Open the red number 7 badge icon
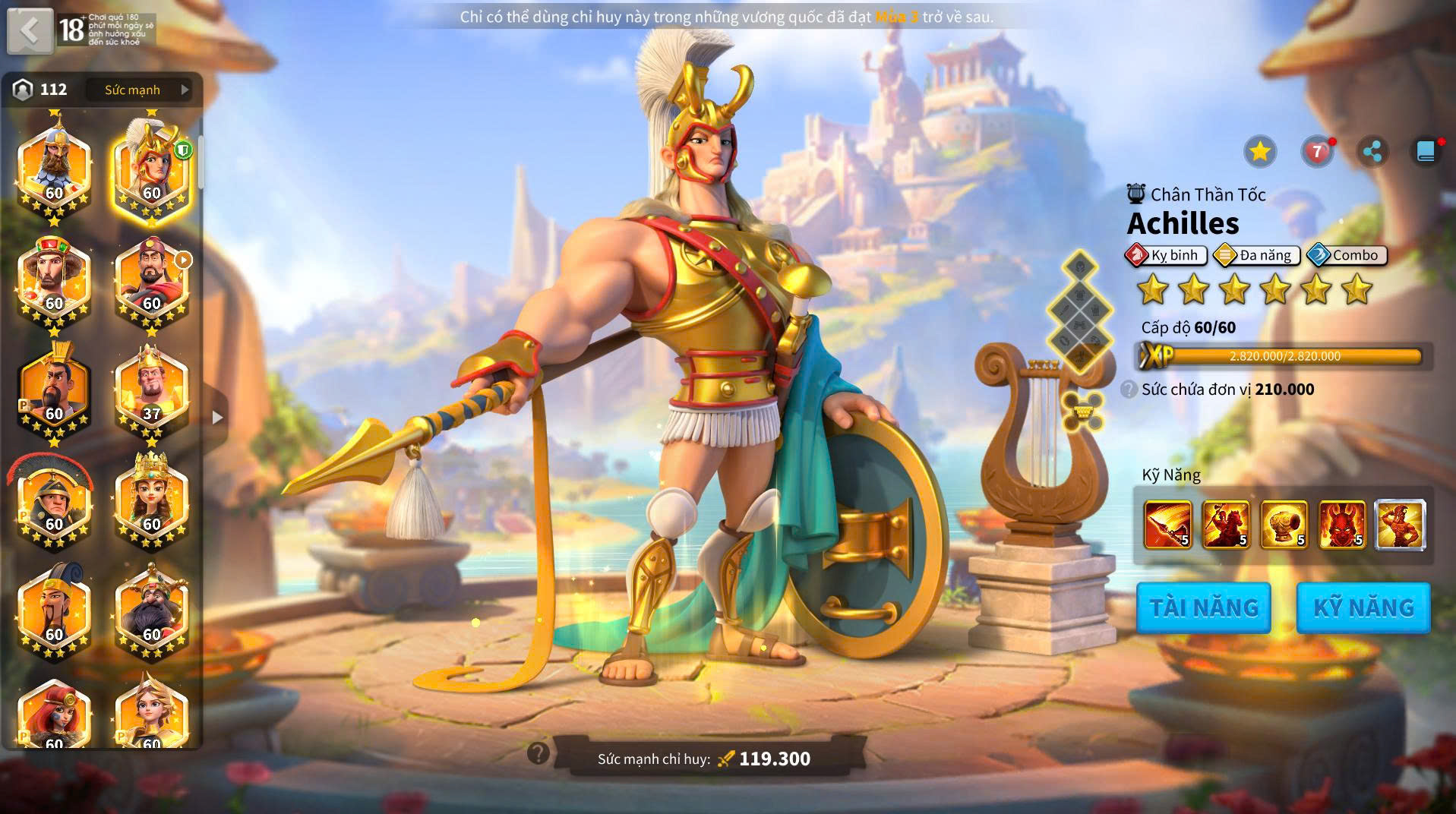The height and width of the screenshot is (814, 1456). coord(1317,152)
